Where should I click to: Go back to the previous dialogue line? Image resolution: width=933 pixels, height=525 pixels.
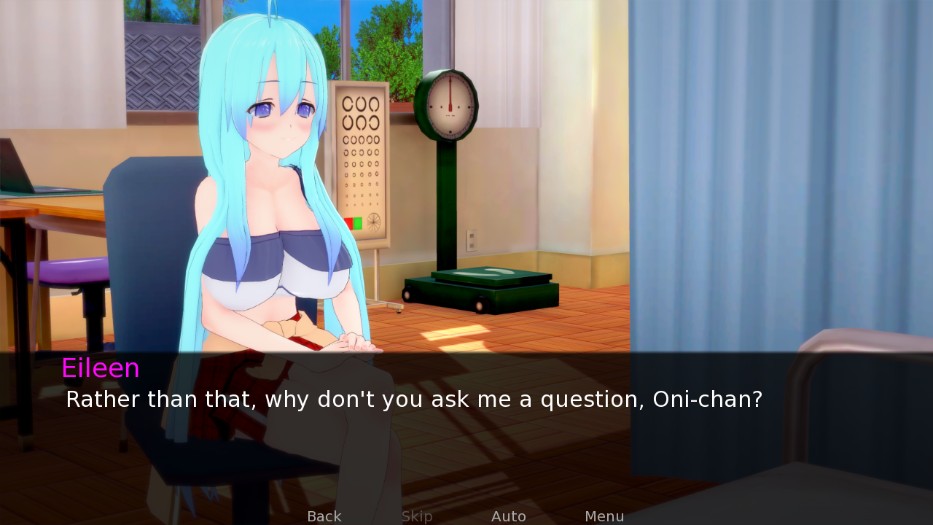point(324,516)
